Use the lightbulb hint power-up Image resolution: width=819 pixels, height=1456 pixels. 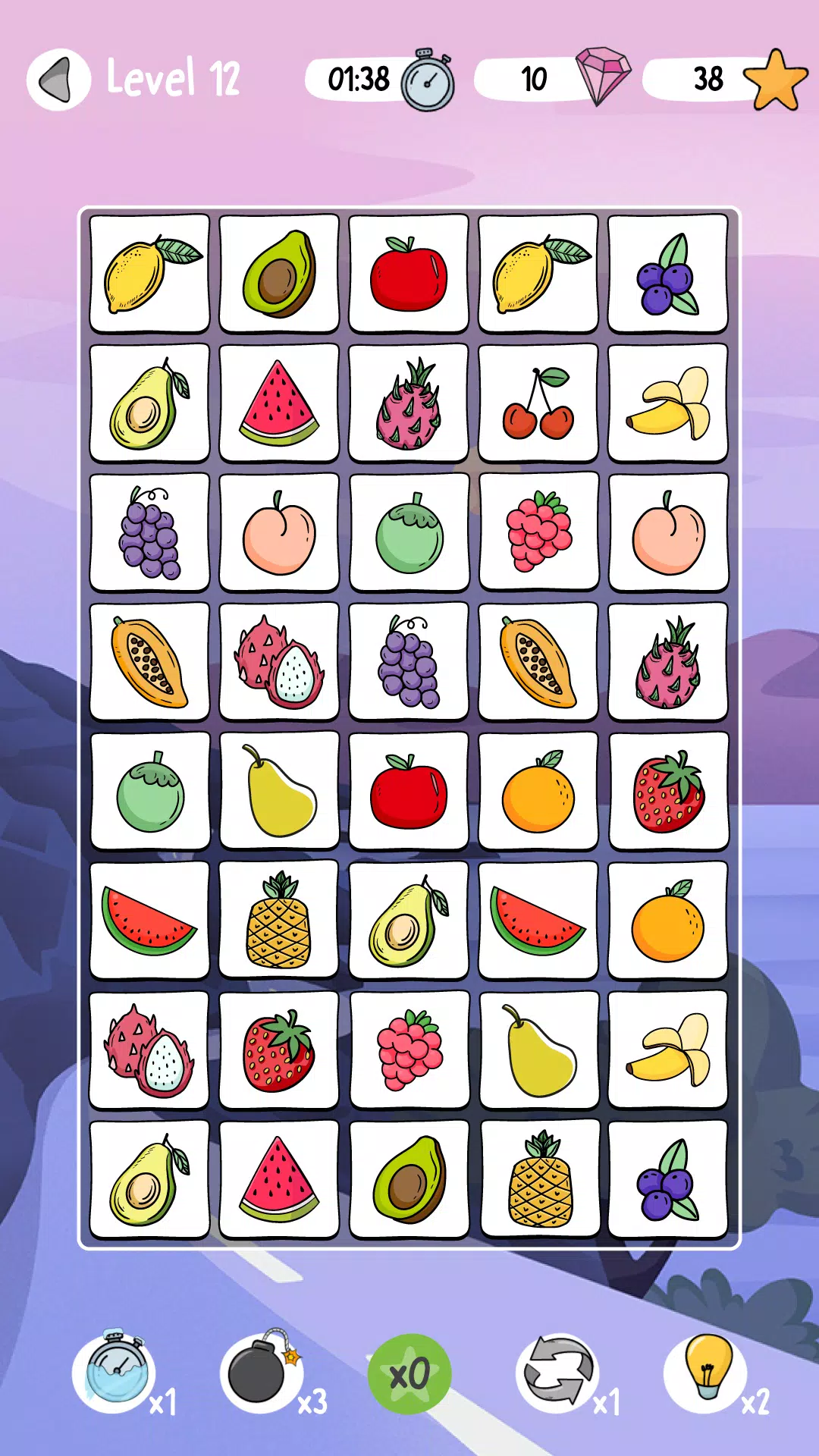click(x=706, y=1373)
